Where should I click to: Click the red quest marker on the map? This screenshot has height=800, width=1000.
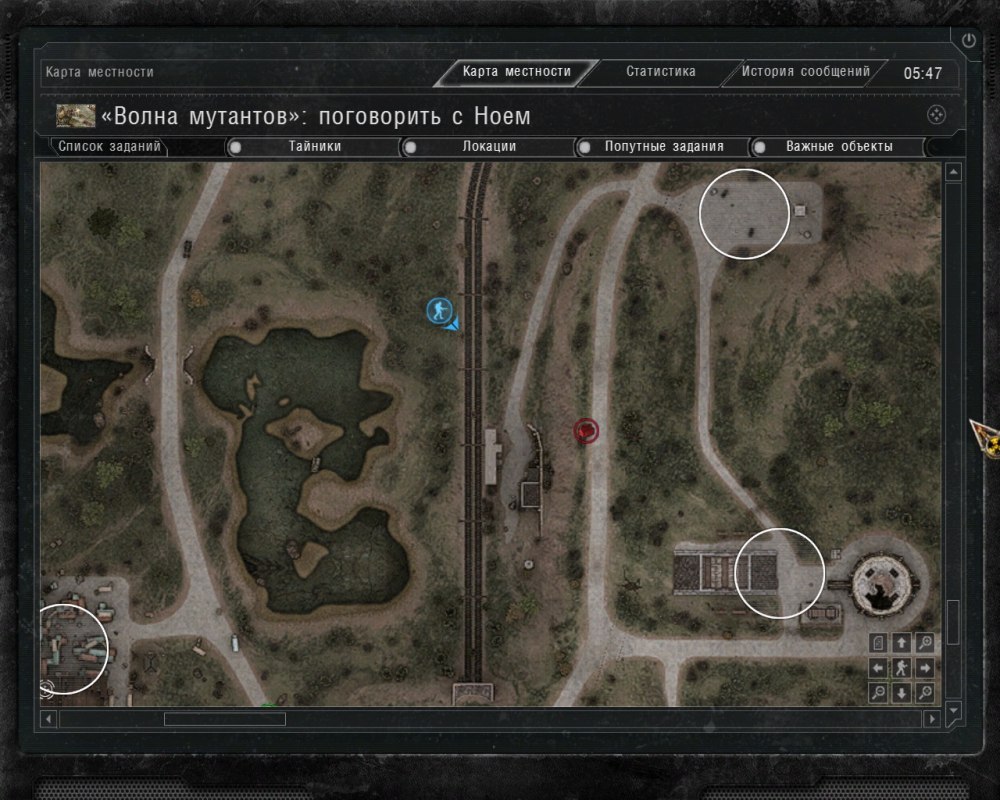coord(586,431)
